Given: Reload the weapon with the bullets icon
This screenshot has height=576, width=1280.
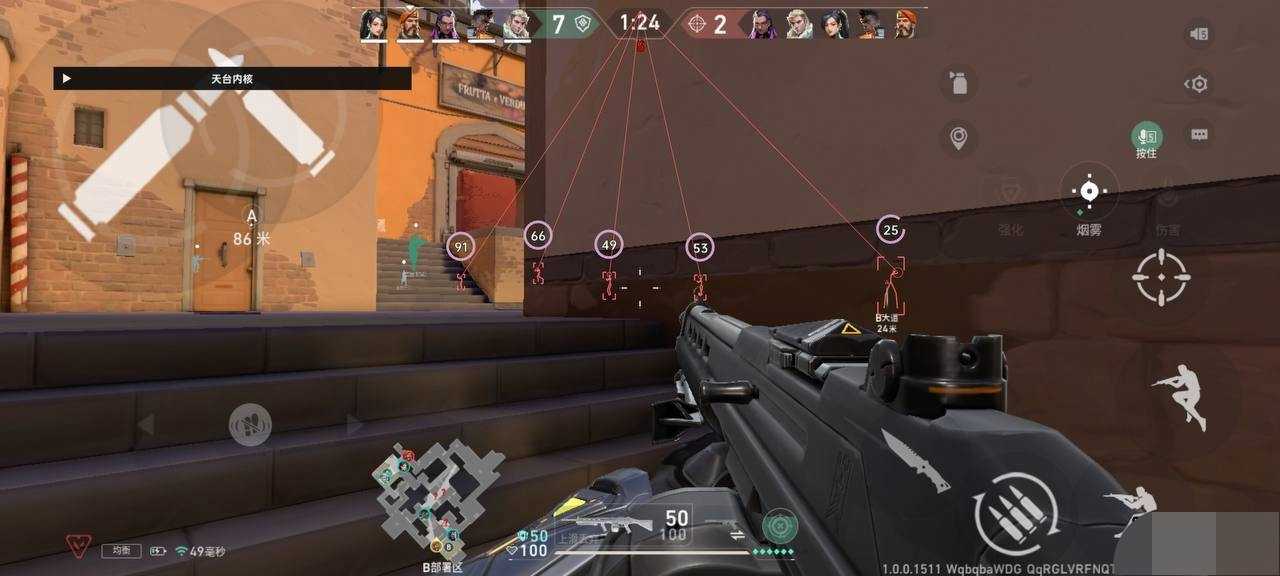Looking at the screenshot, I should click(x=1015, y=514).
